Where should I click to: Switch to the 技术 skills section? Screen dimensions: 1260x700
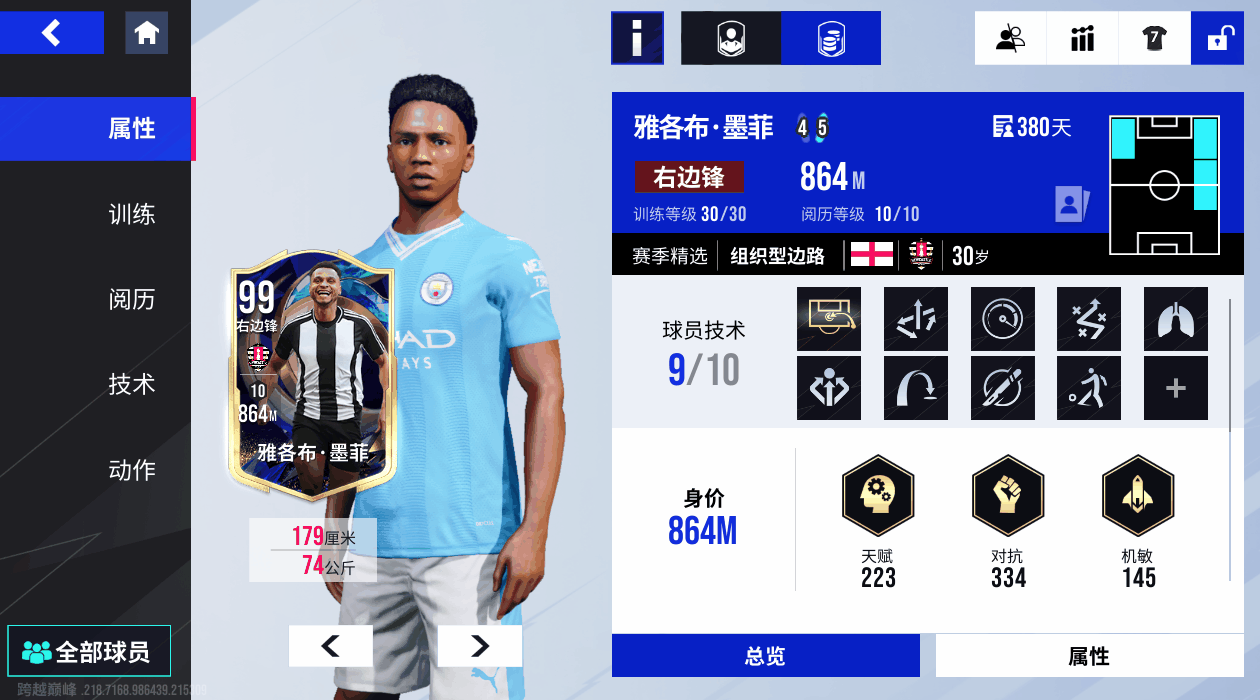[x=131, y=384]
